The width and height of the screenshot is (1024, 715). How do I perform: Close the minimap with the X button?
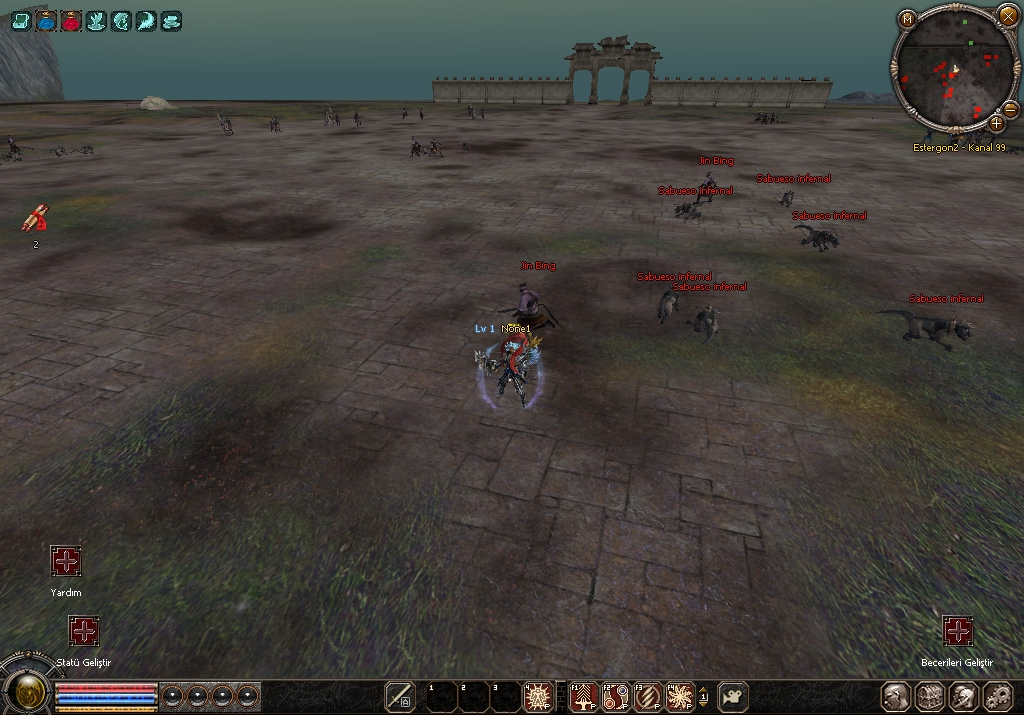1008,16
